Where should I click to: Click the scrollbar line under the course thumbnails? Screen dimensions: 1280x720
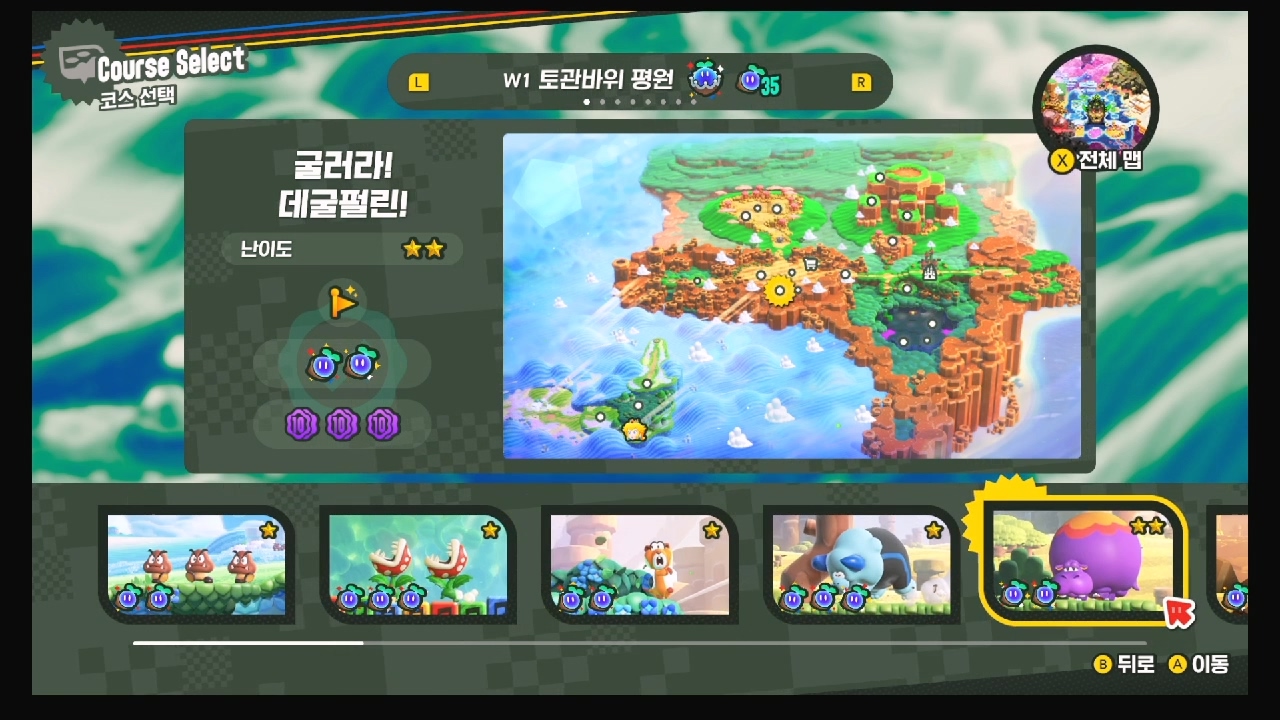pos(245,641)
